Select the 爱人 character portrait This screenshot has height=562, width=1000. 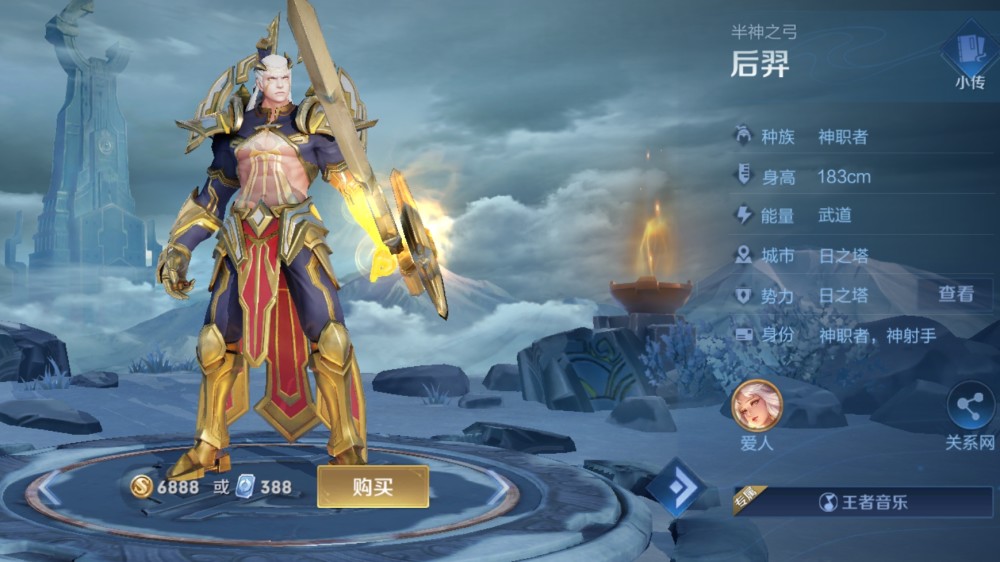[757, 404]
